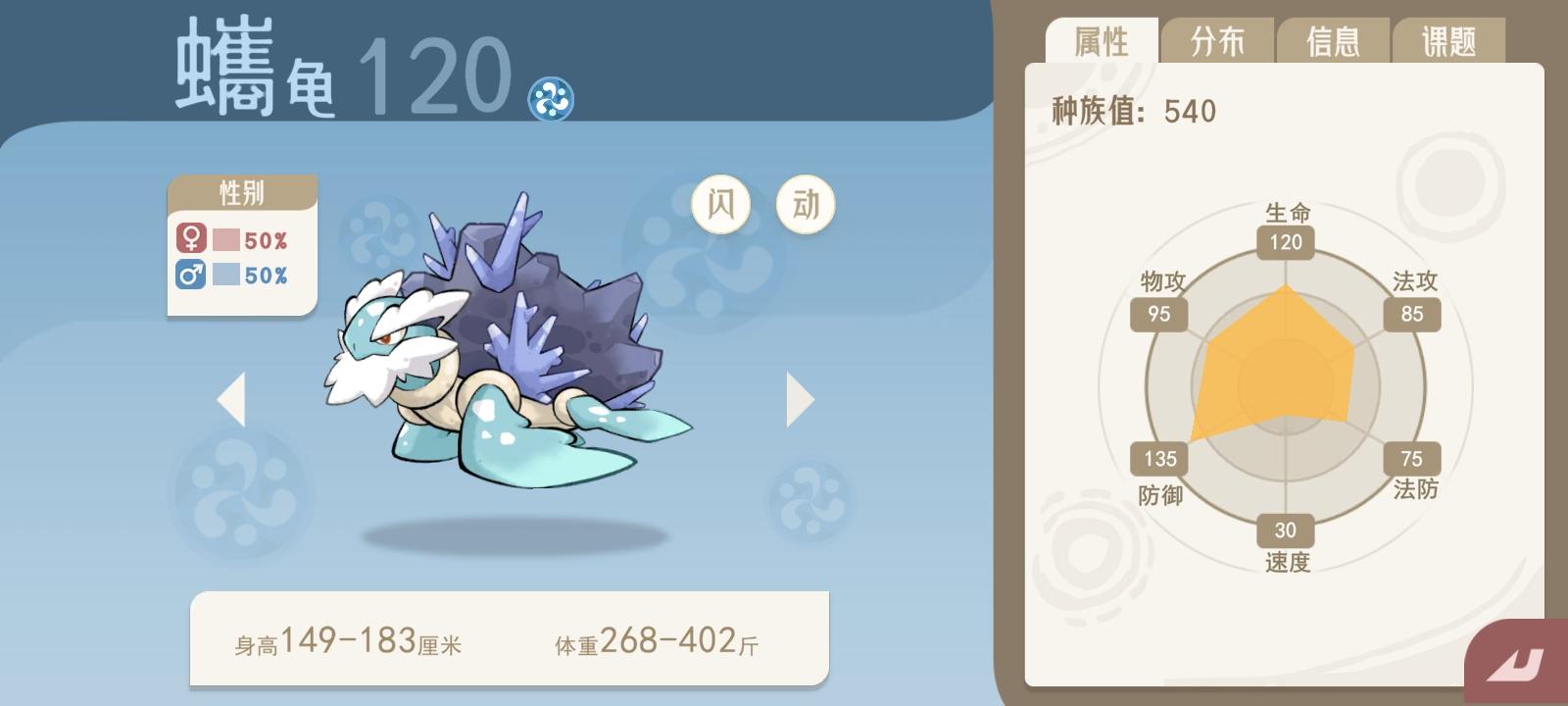Switch to the 信息 tab
The width and height of the screenshot is (1568, 706).
click(x=1333, y=39)
